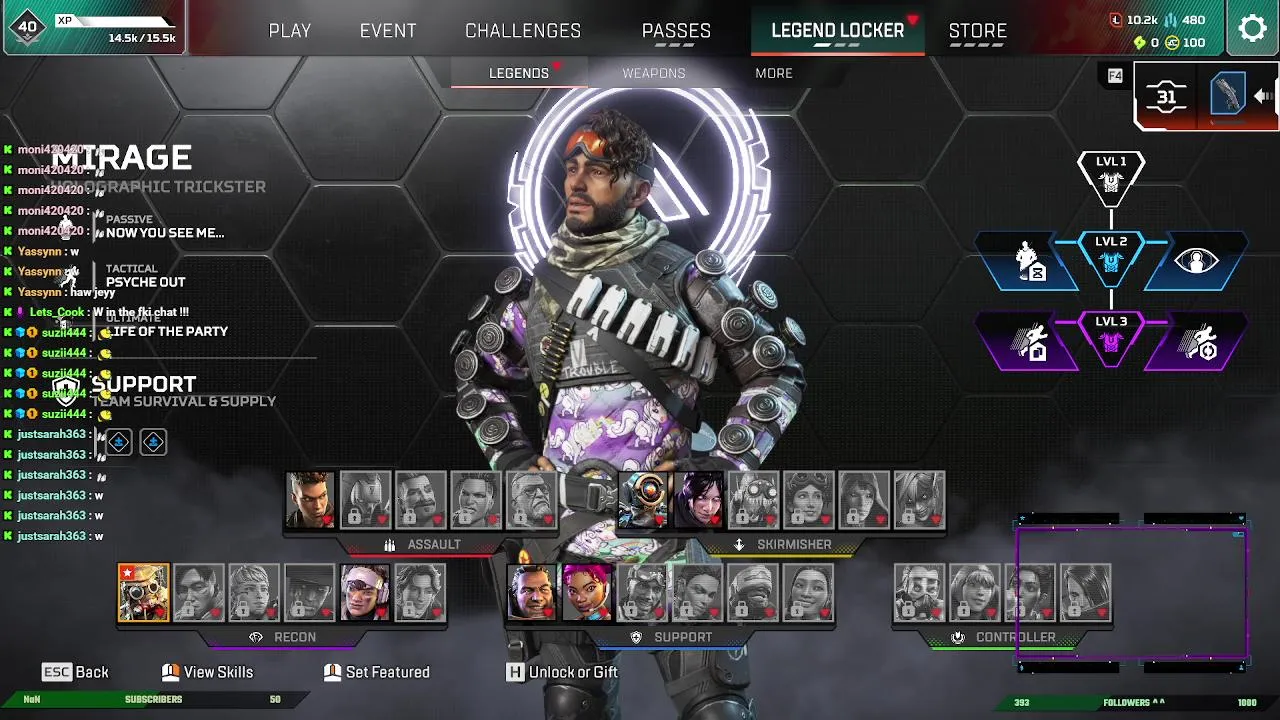Open the Store tab
The image size is (1280, 720).
point(977,31)
